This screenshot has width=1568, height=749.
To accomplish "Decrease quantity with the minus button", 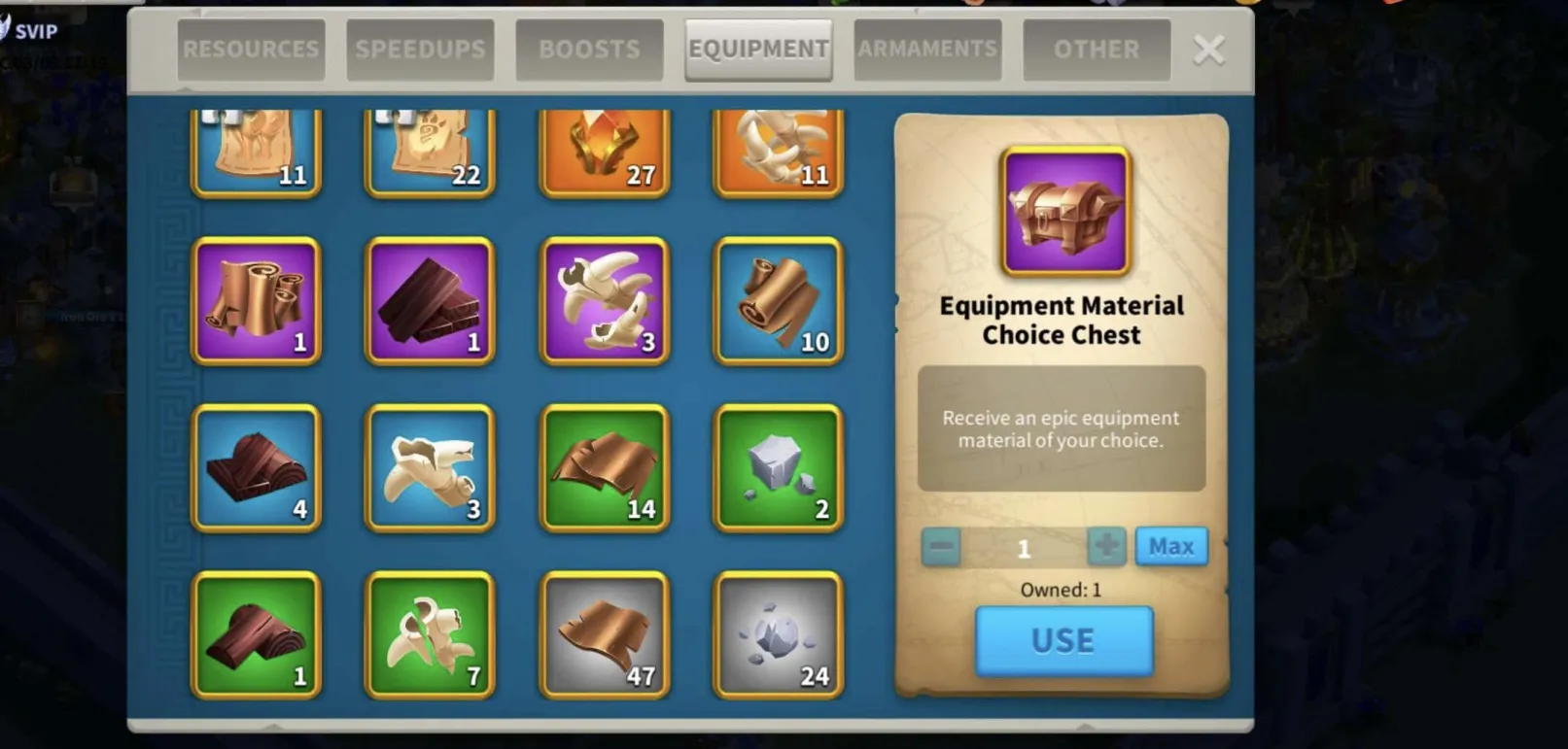I will 941,547.
